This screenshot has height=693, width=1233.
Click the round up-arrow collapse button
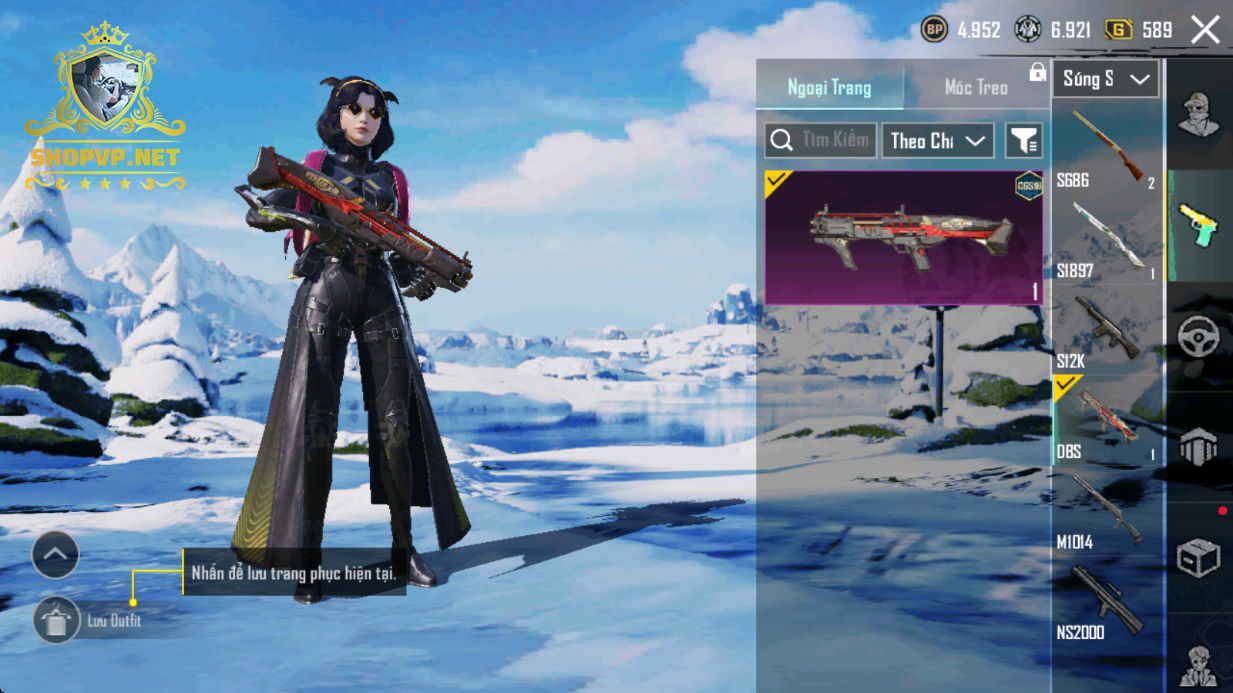[55, 554]
